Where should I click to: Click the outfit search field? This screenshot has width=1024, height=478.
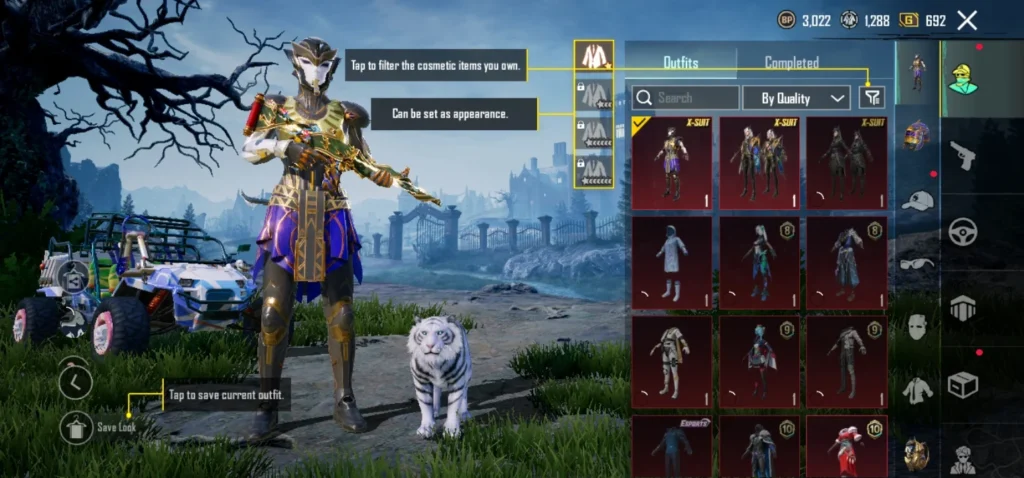(686, 98)
